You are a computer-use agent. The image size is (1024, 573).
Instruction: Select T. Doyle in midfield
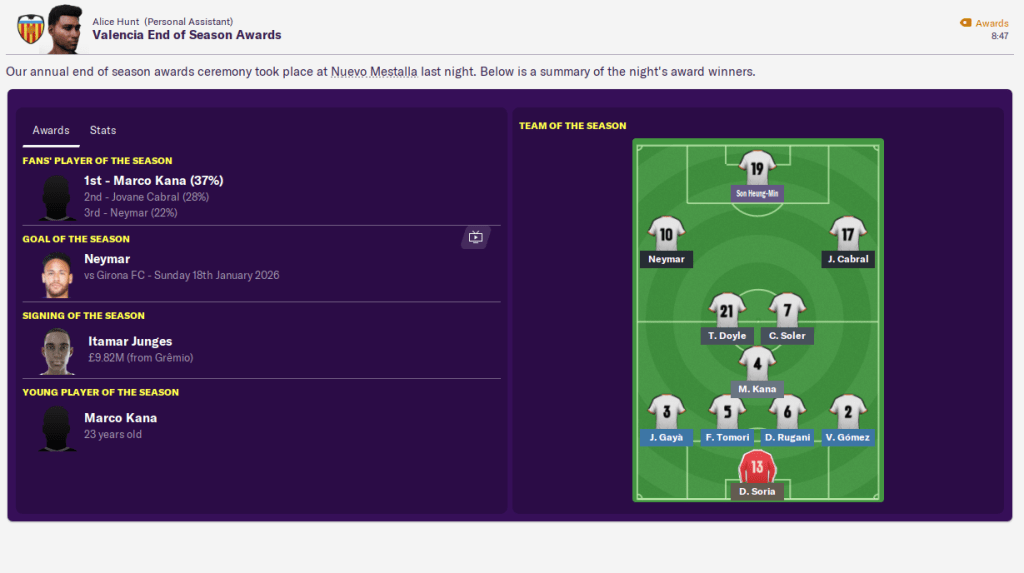tap(727, 311)
